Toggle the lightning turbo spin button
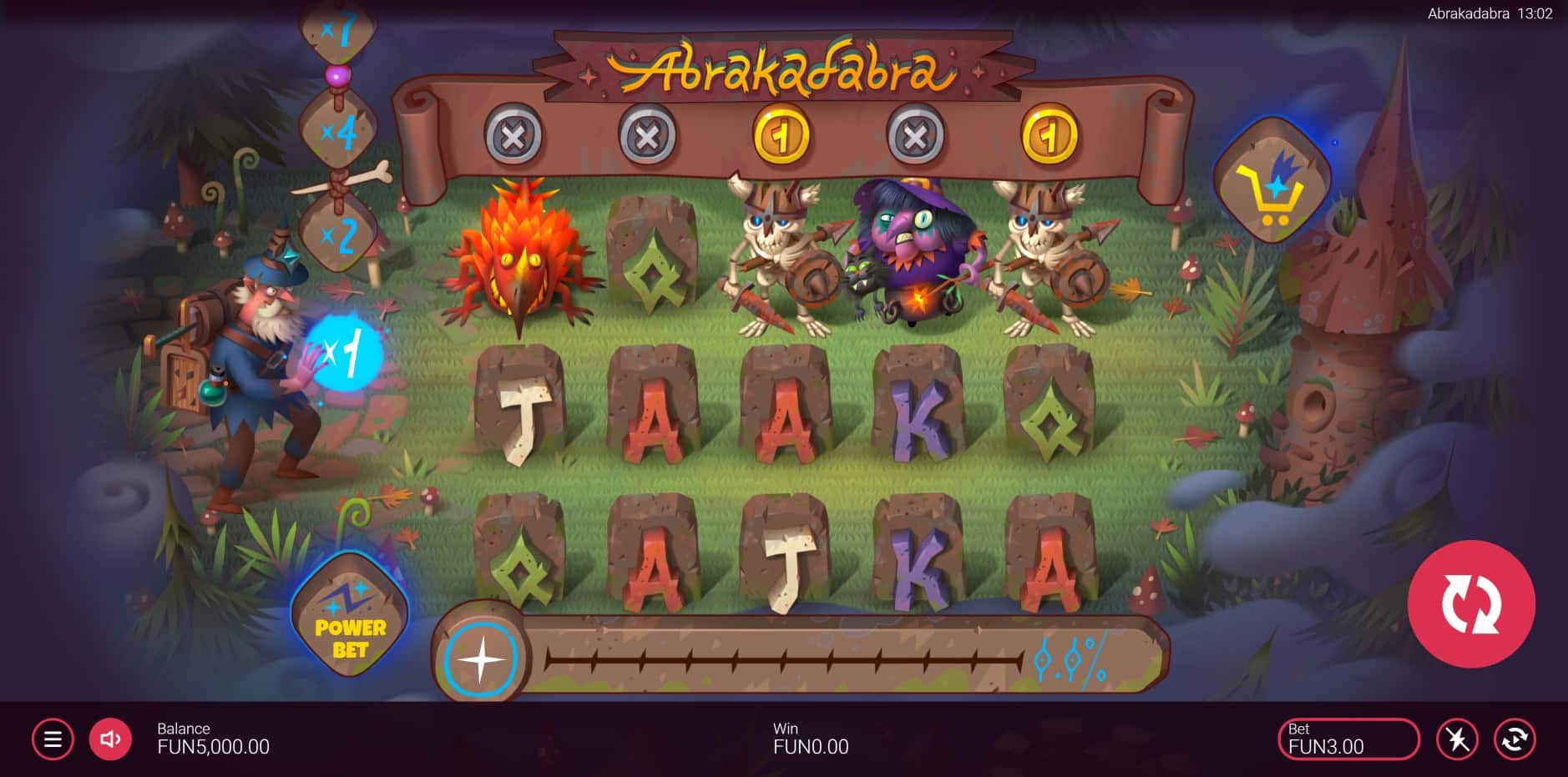 1457,739
